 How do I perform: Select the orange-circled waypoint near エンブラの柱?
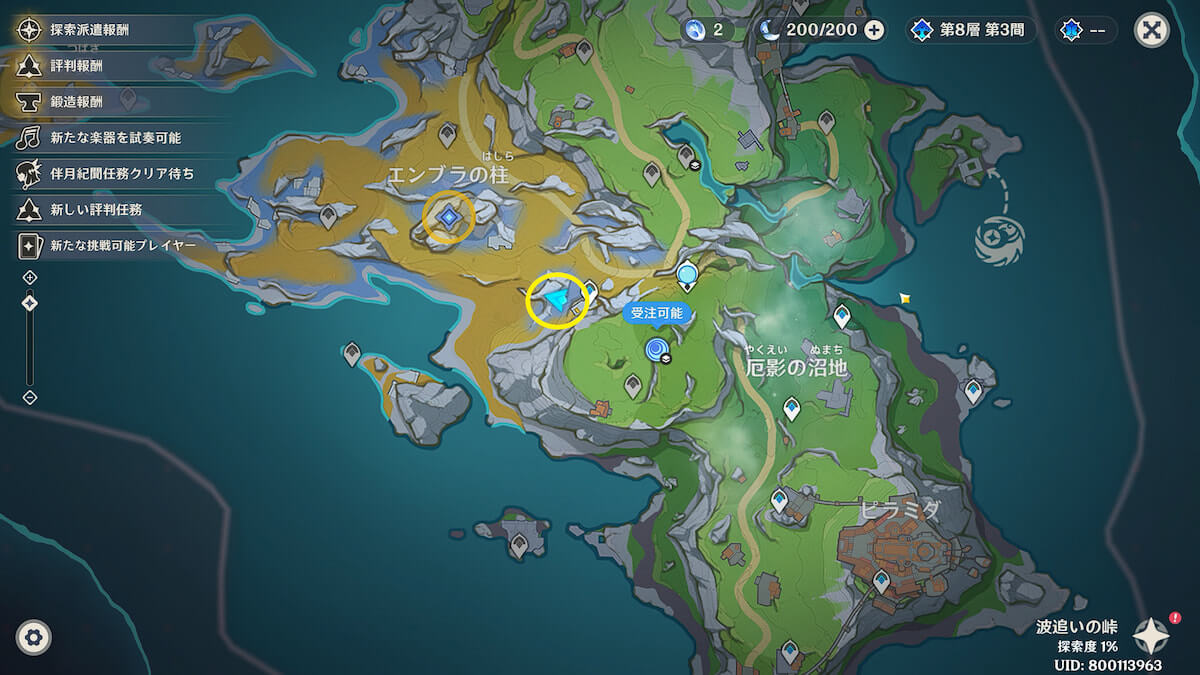click(449, 217)
